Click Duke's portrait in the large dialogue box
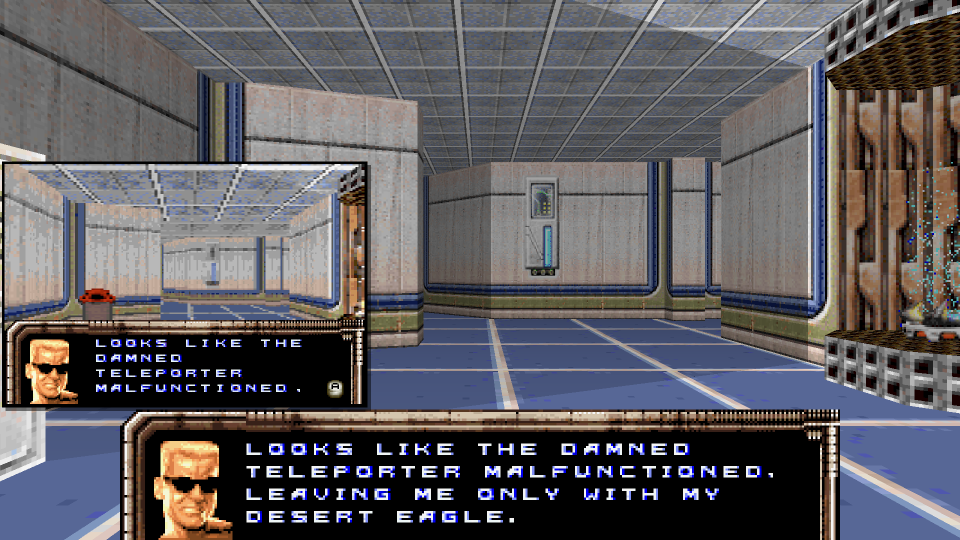The height and width of the screenshot is (540, 960). click(x=193, y=487)
